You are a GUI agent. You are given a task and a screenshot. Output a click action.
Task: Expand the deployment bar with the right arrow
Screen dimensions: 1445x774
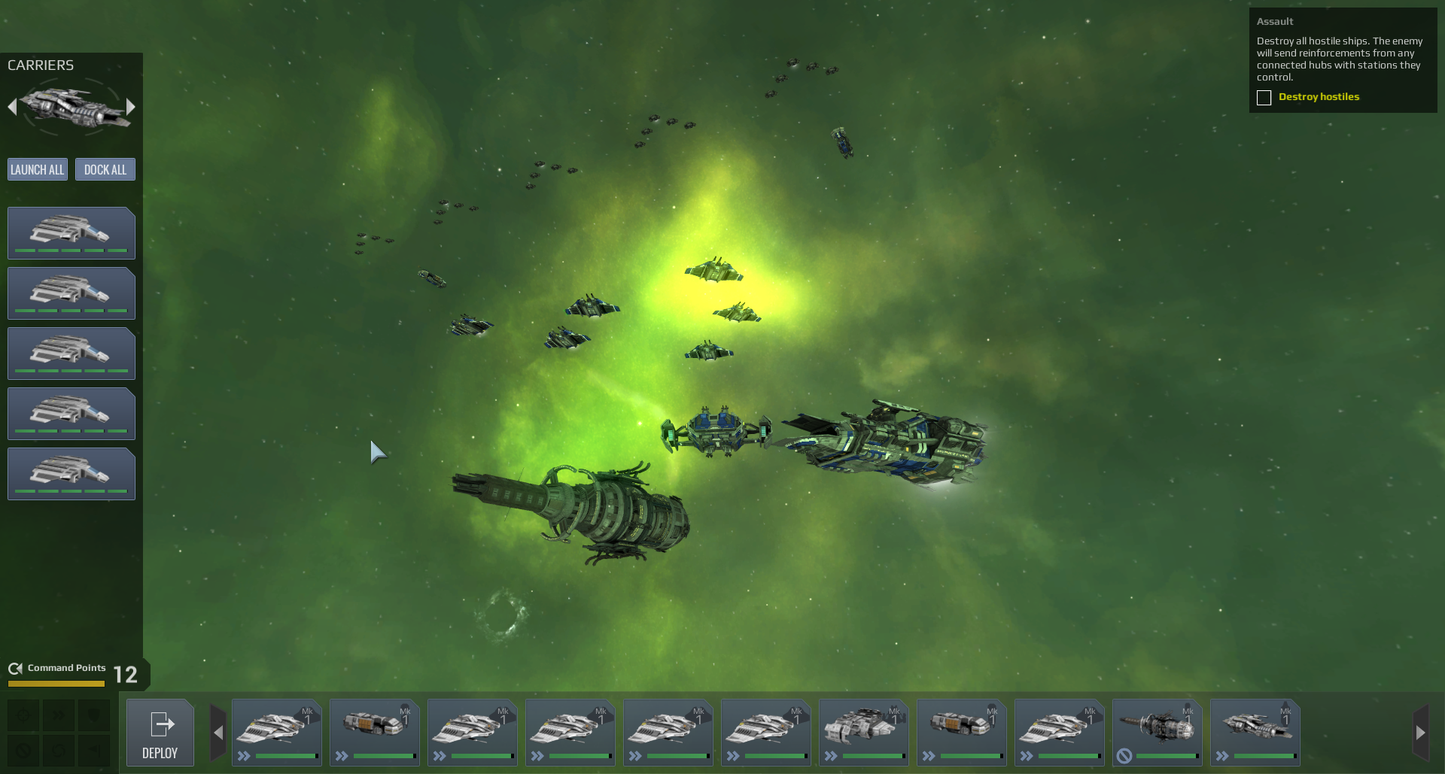1421,733
